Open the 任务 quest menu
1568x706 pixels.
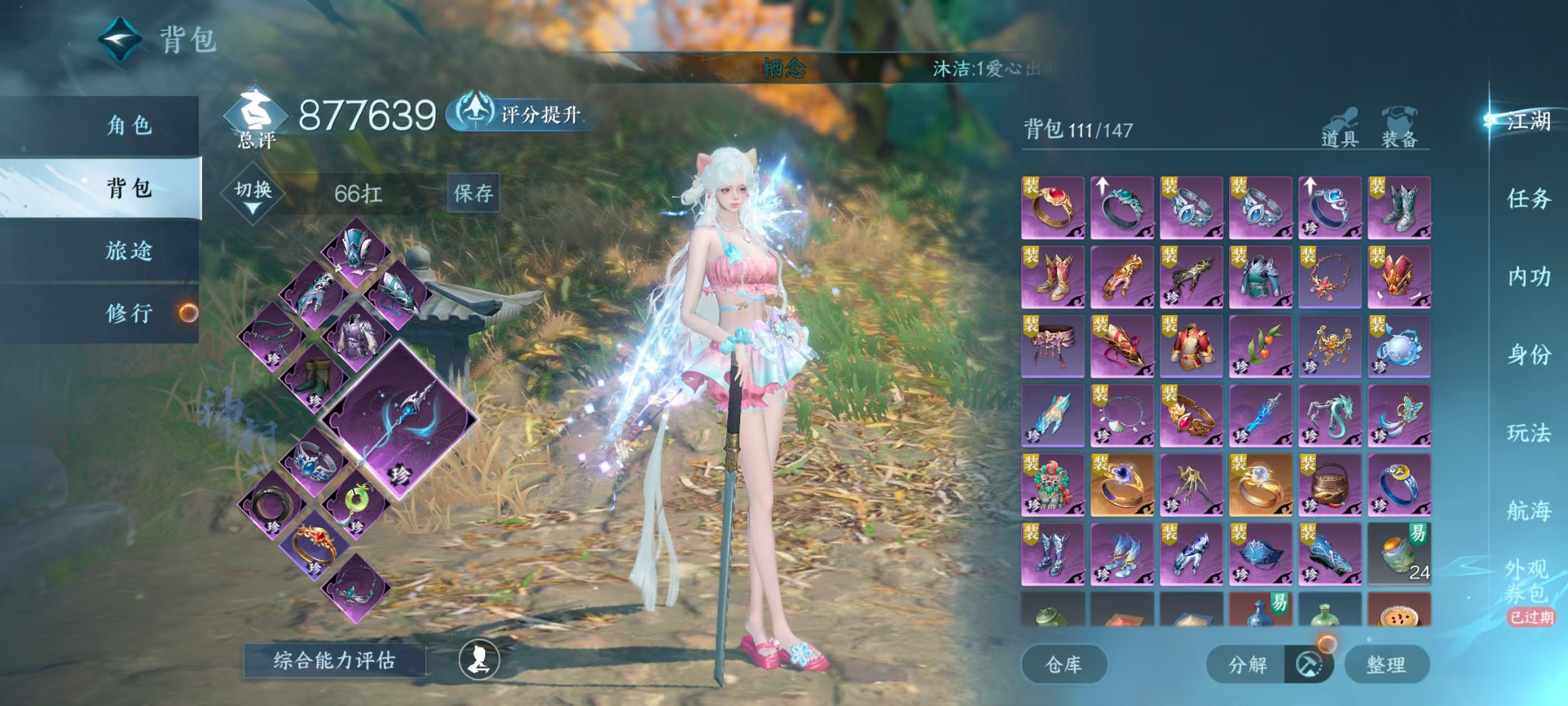click(1528, 198)
